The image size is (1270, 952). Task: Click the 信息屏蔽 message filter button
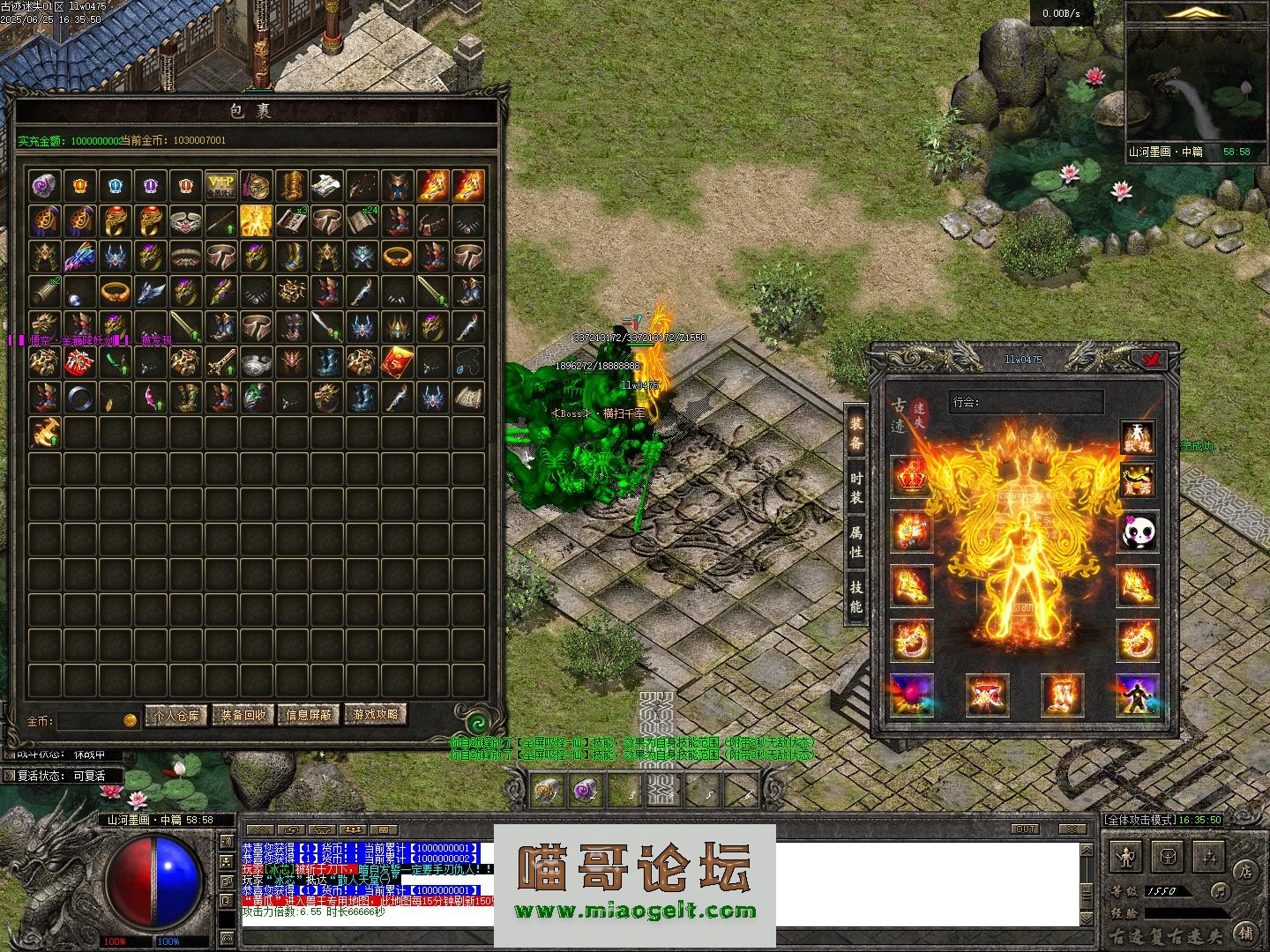(x=310, y=715)
